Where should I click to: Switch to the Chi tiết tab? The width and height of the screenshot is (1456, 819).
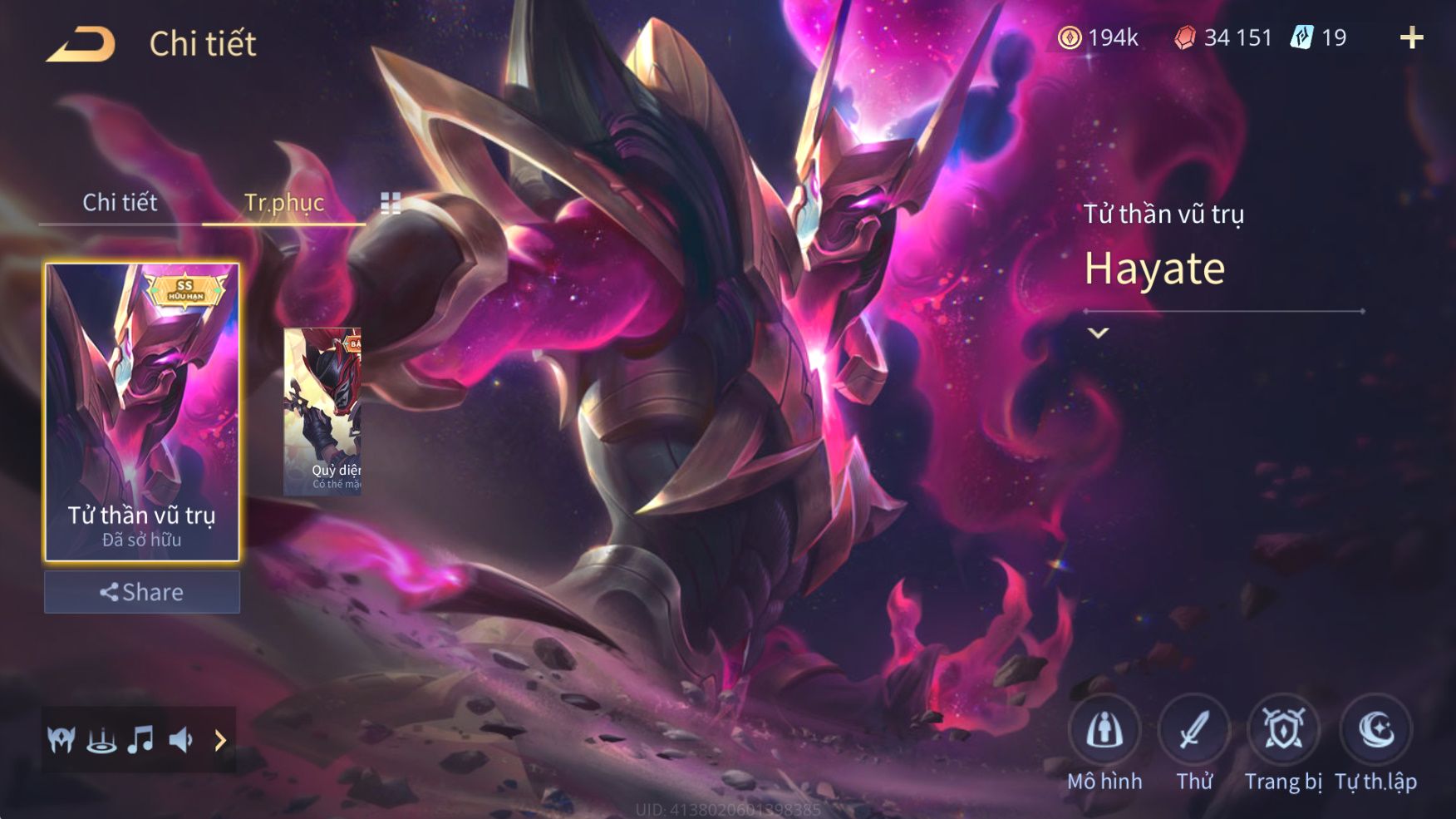[120, 202]
